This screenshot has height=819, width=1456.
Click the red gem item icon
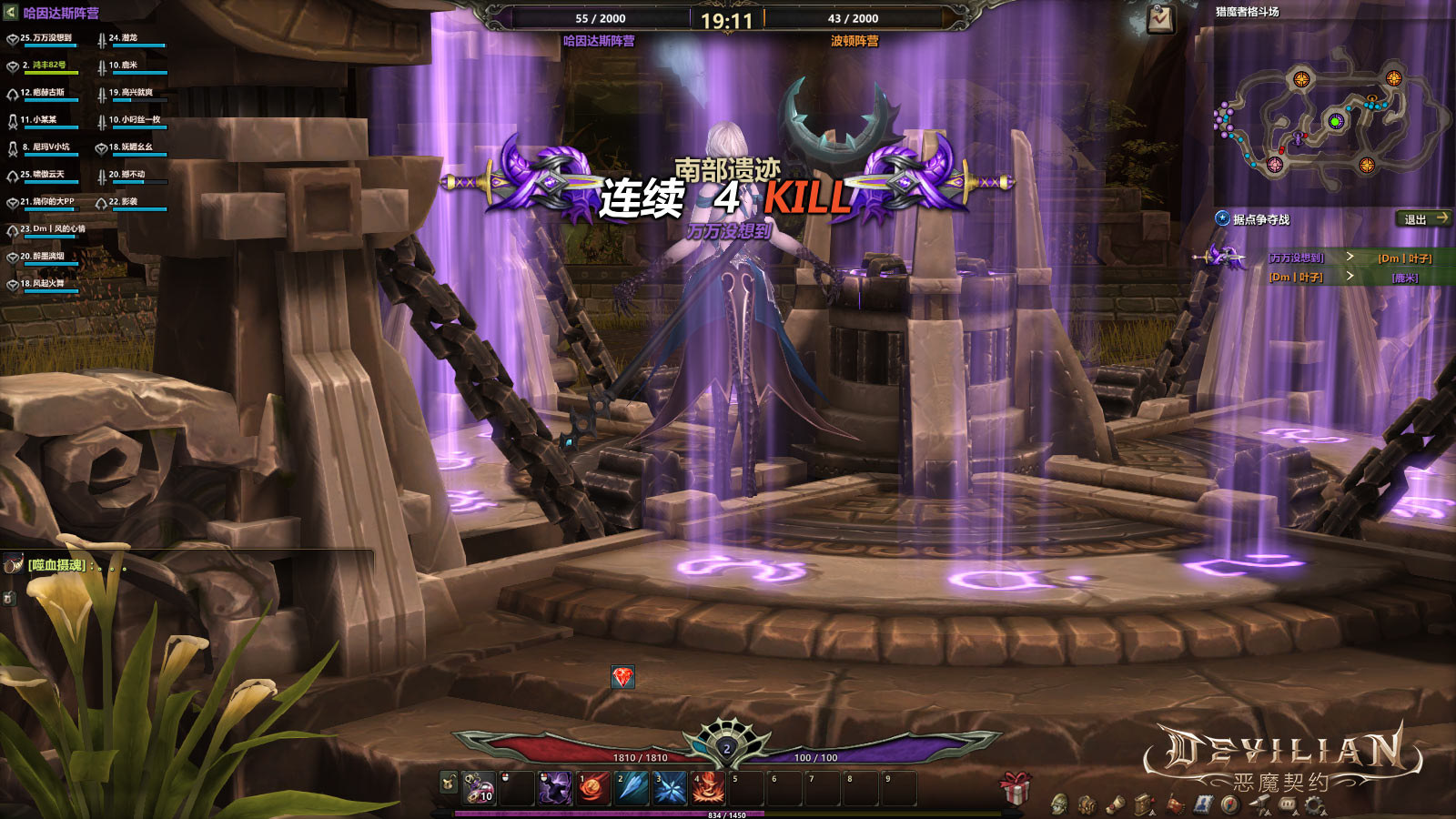click(x=622, y=677)
